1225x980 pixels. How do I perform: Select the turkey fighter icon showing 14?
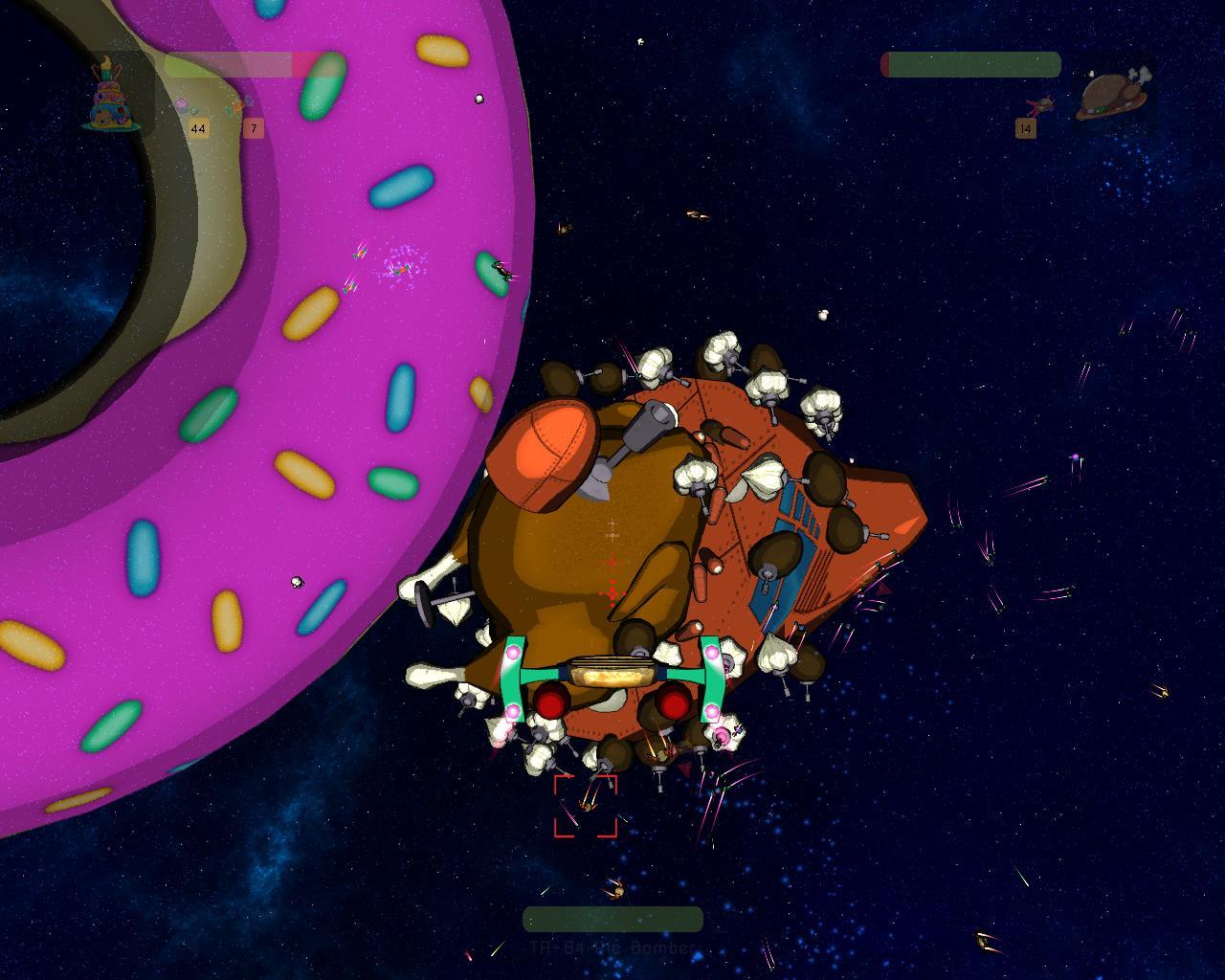coord(1038,104)
